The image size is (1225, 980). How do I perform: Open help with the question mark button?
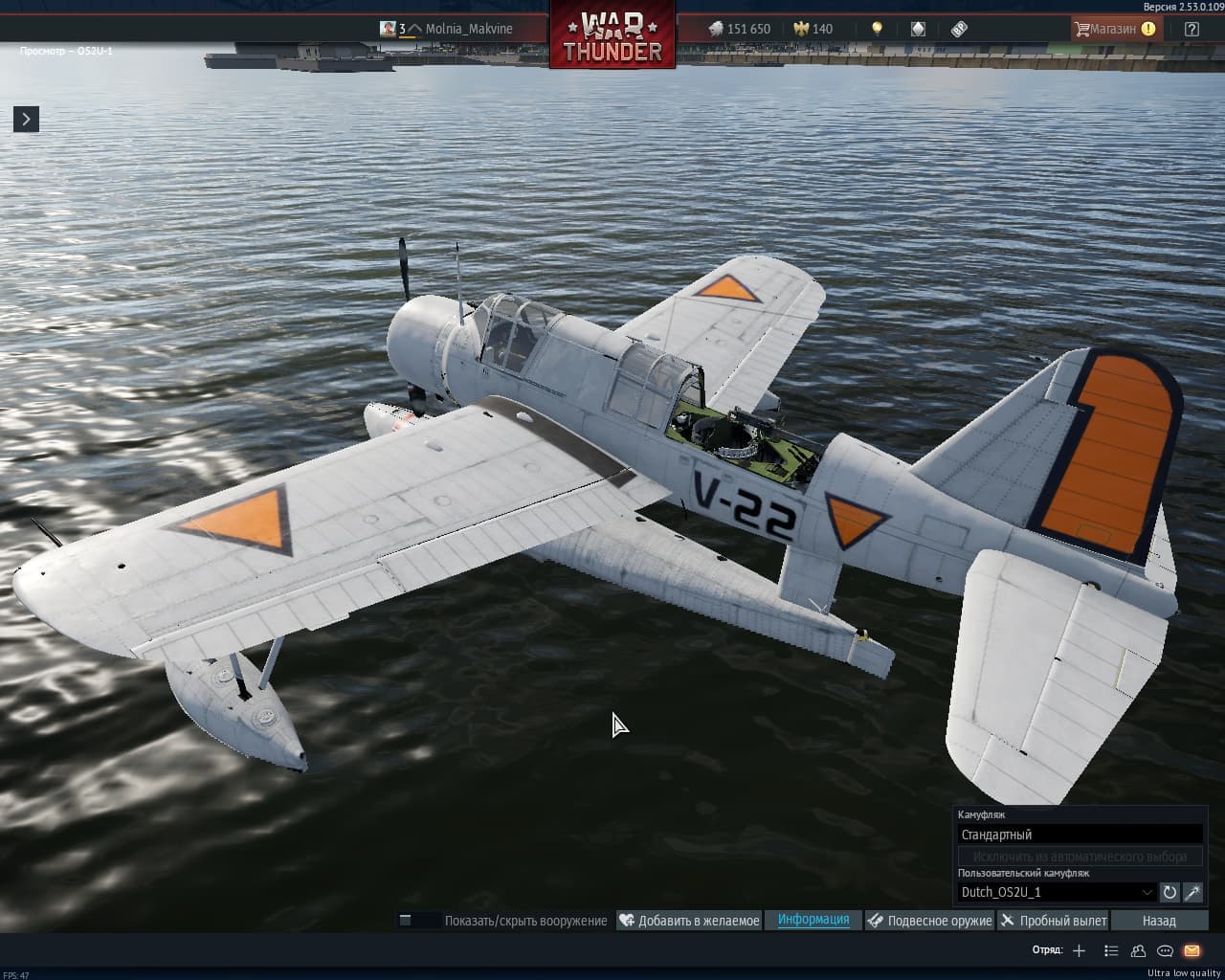[1192, 29]
